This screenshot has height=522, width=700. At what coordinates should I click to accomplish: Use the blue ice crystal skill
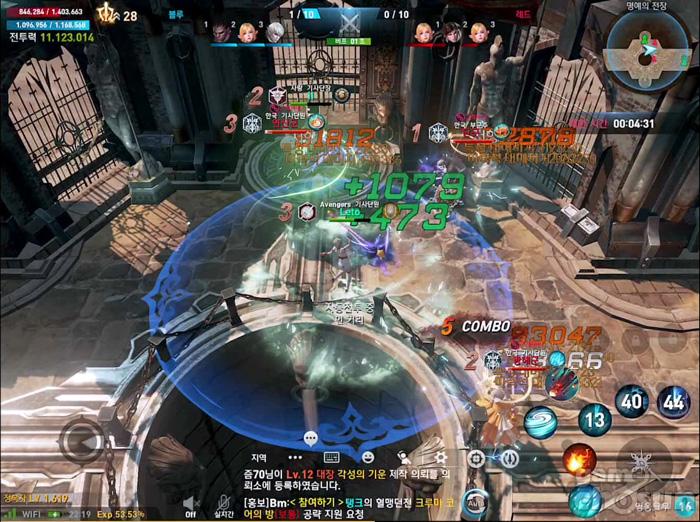coord(585,498)
